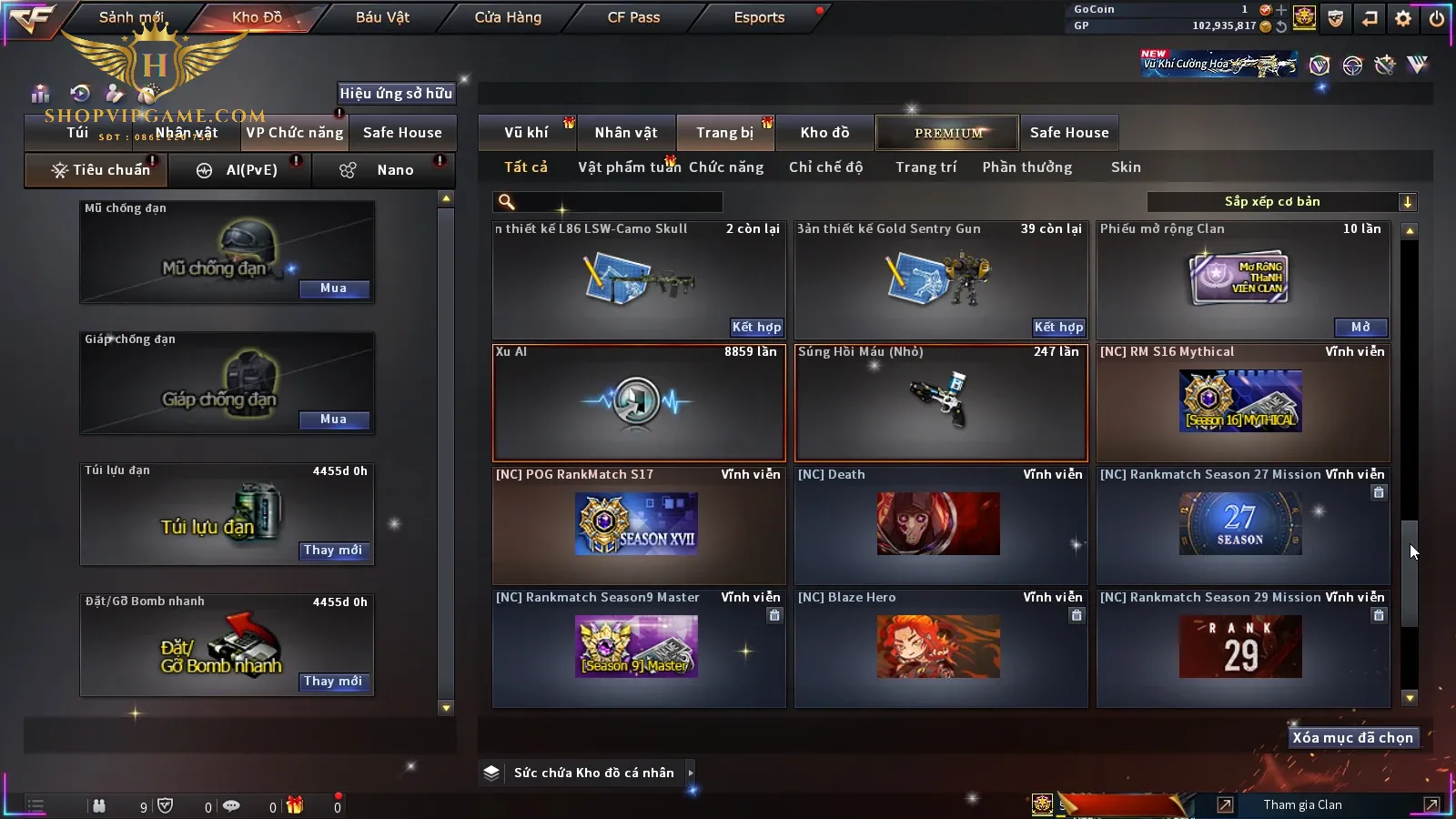Open the Cửa Hàng shop menu
The image size is (1456, 819).
point(508,17)
